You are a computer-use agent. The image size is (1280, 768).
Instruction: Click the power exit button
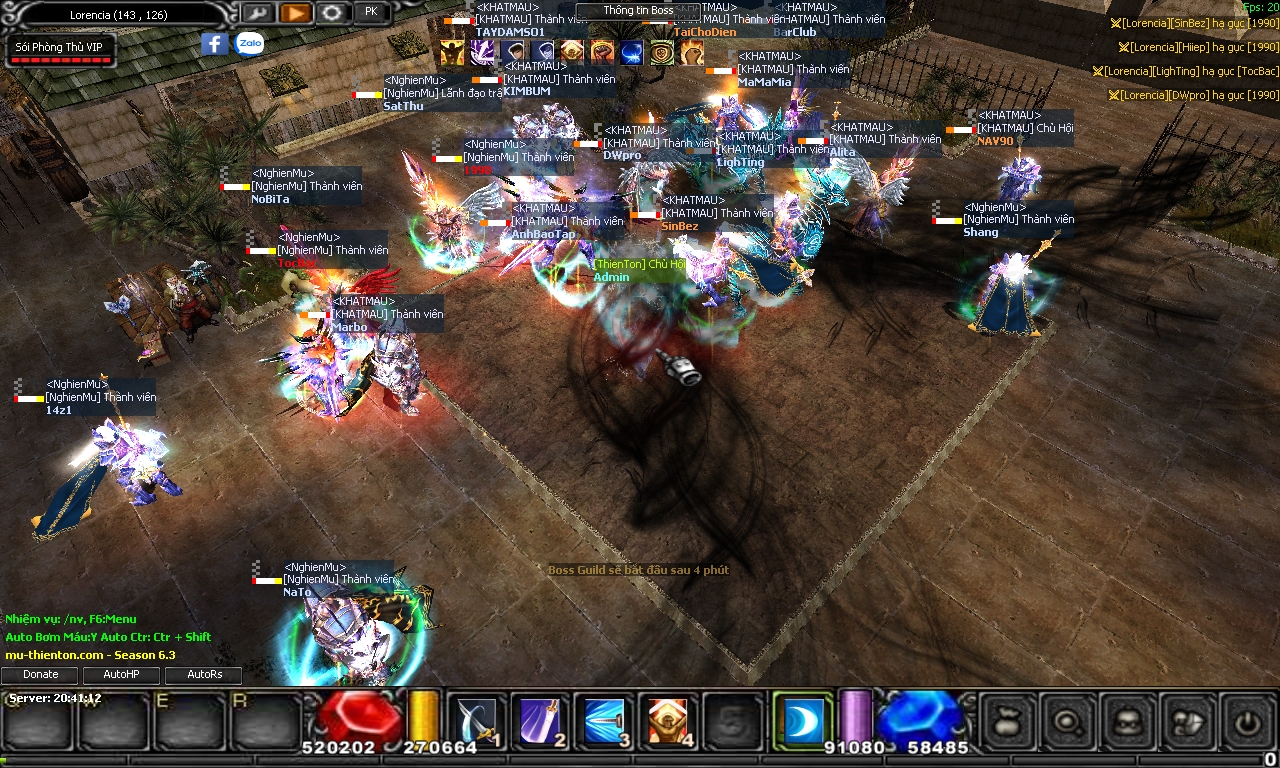[x=1248, y=720]
